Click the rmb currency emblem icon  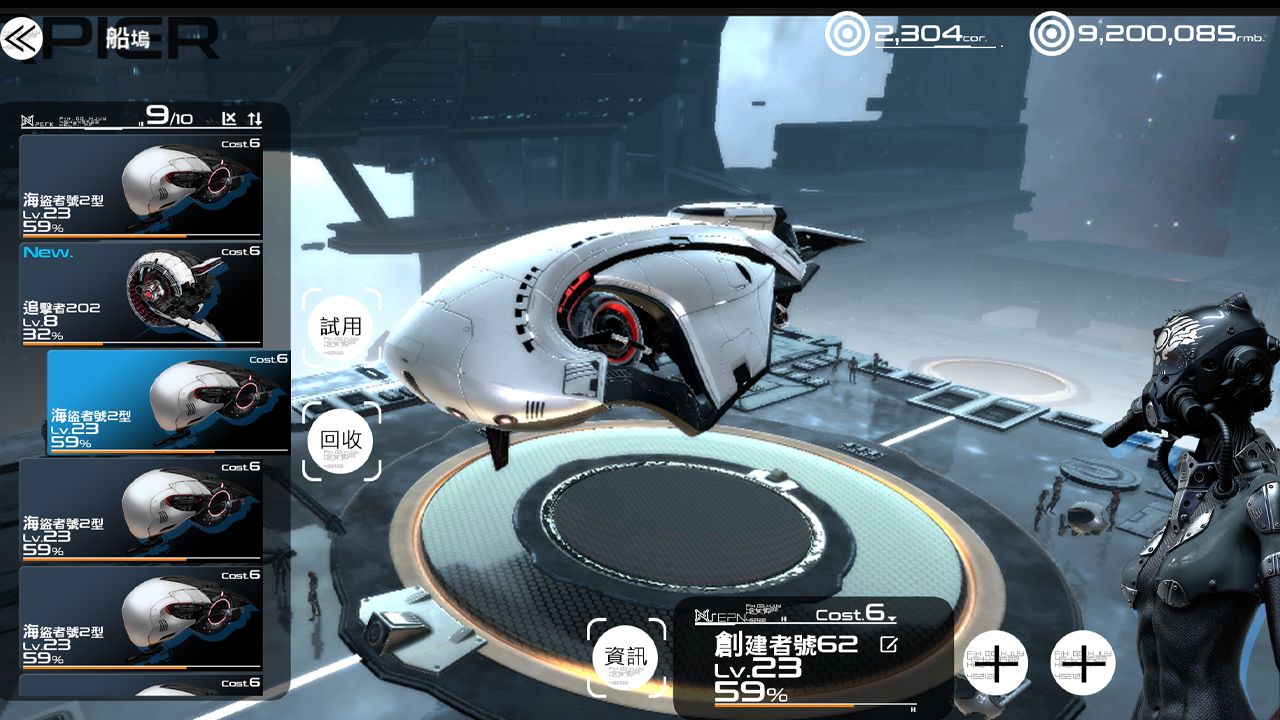(x=1047, y=32)
